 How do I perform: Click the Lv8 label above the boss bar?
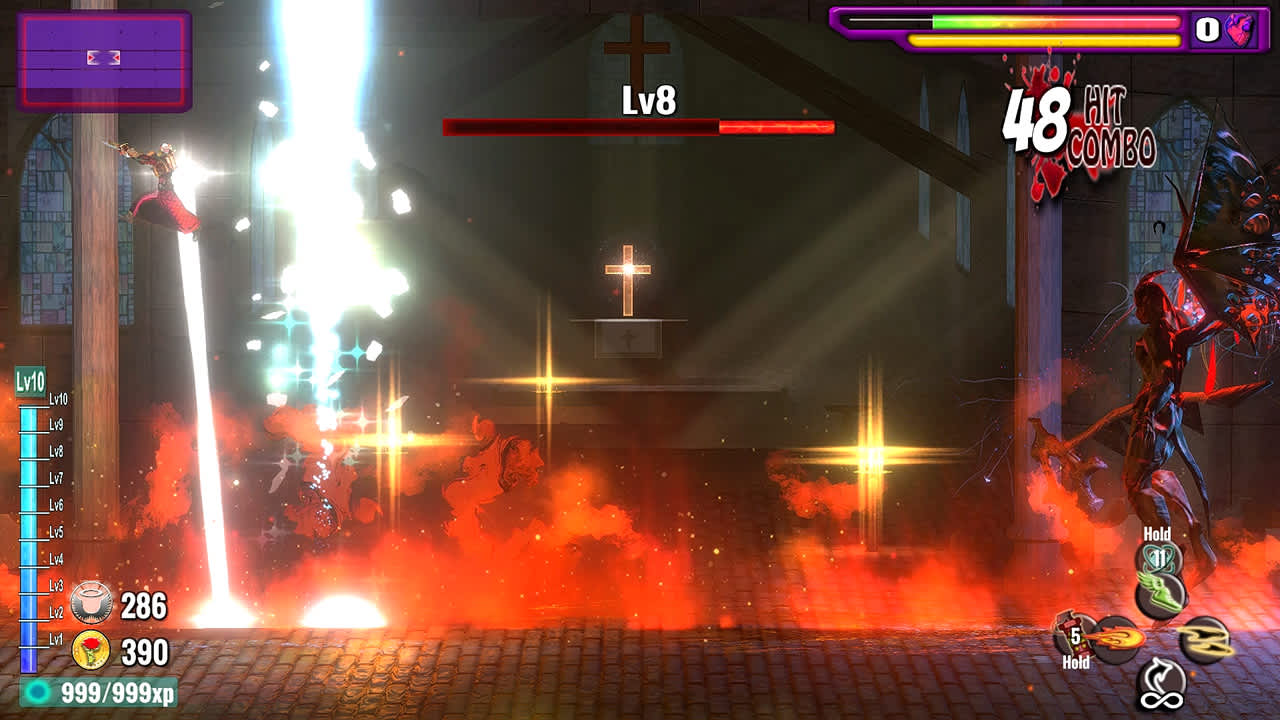point(648,101)
